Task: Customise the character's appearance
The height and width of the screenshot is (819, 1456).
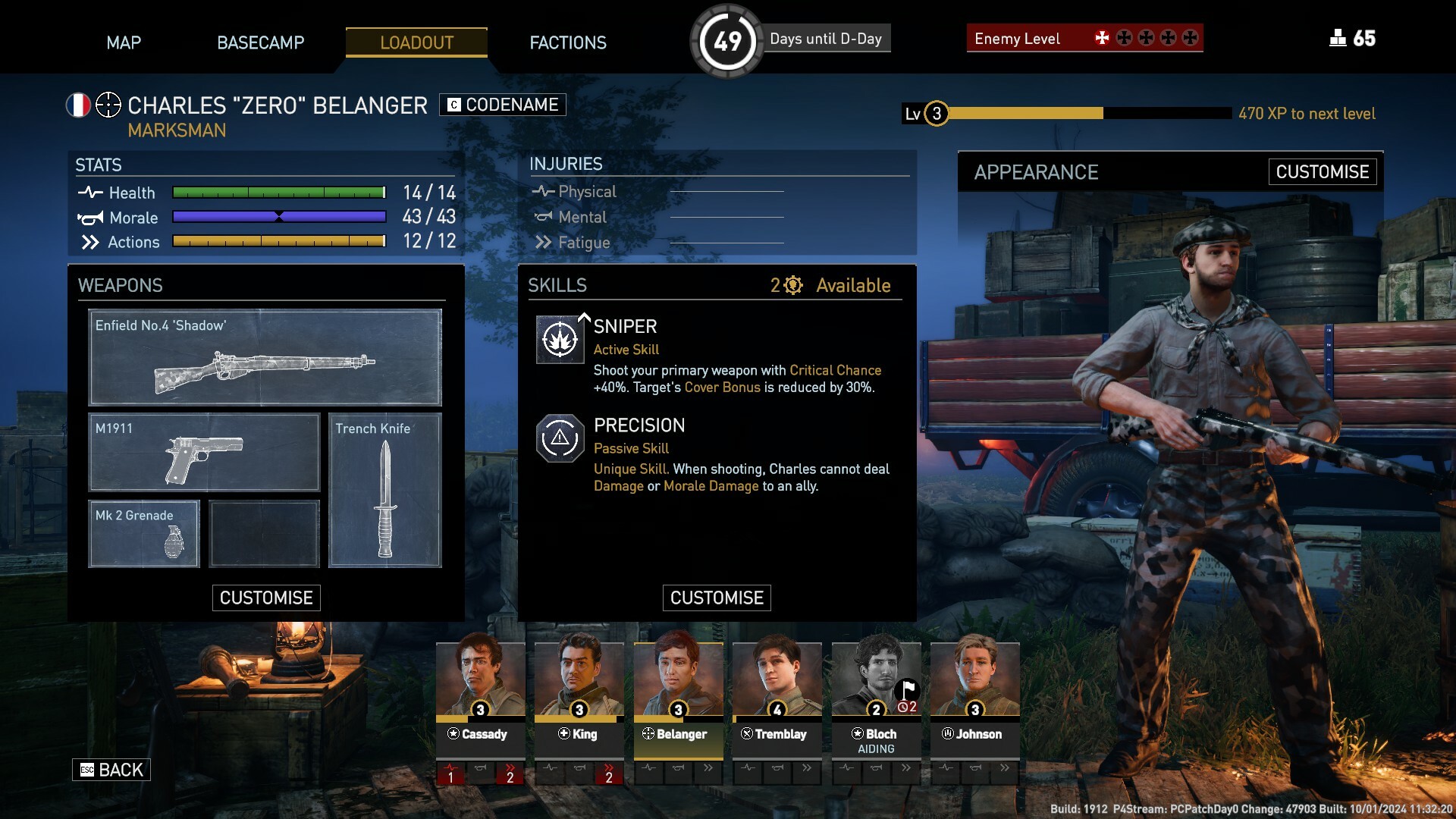Action: click(x=1322, y=172)
